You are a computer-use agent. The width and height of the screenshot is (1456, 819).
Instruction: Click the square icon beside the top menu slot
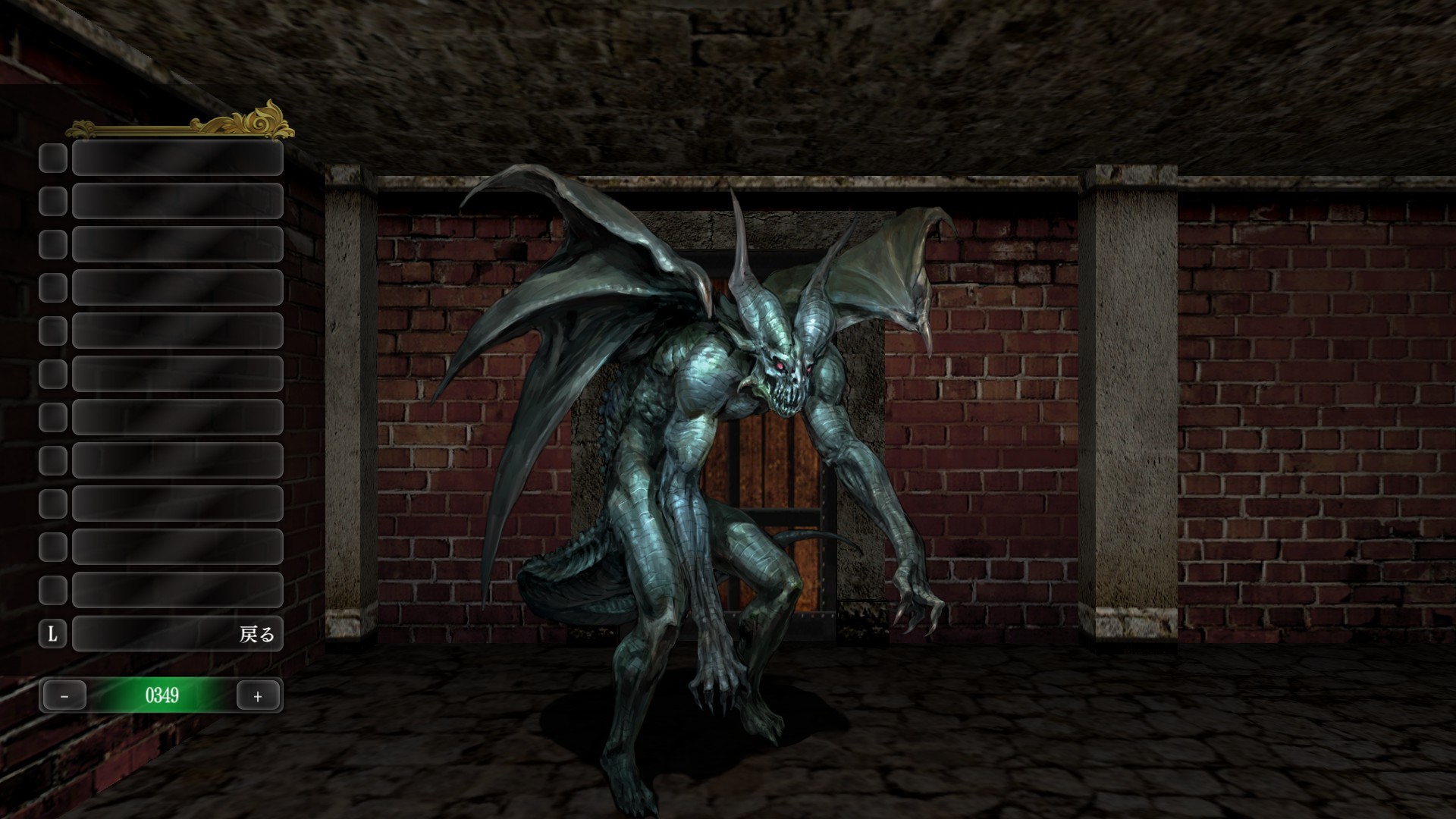[x=52, y=159]
